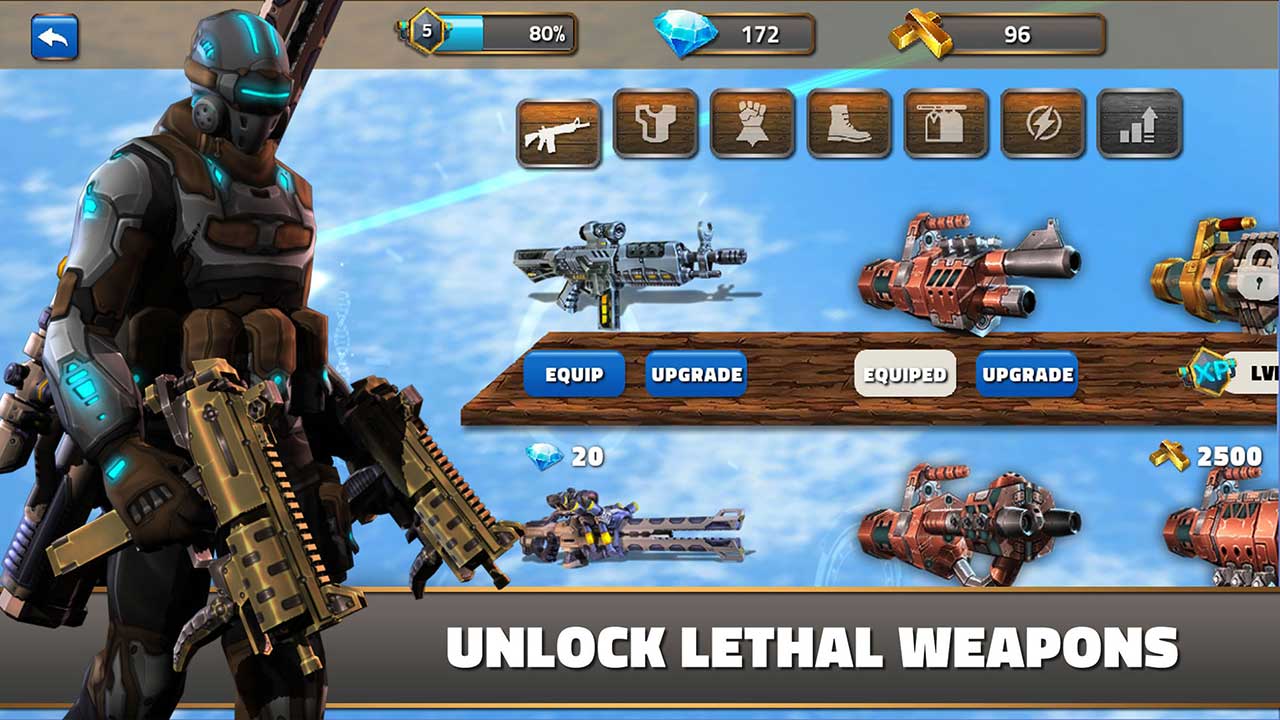
Task: Equip the scoped assault rifle
Action: tap(577, 374)
